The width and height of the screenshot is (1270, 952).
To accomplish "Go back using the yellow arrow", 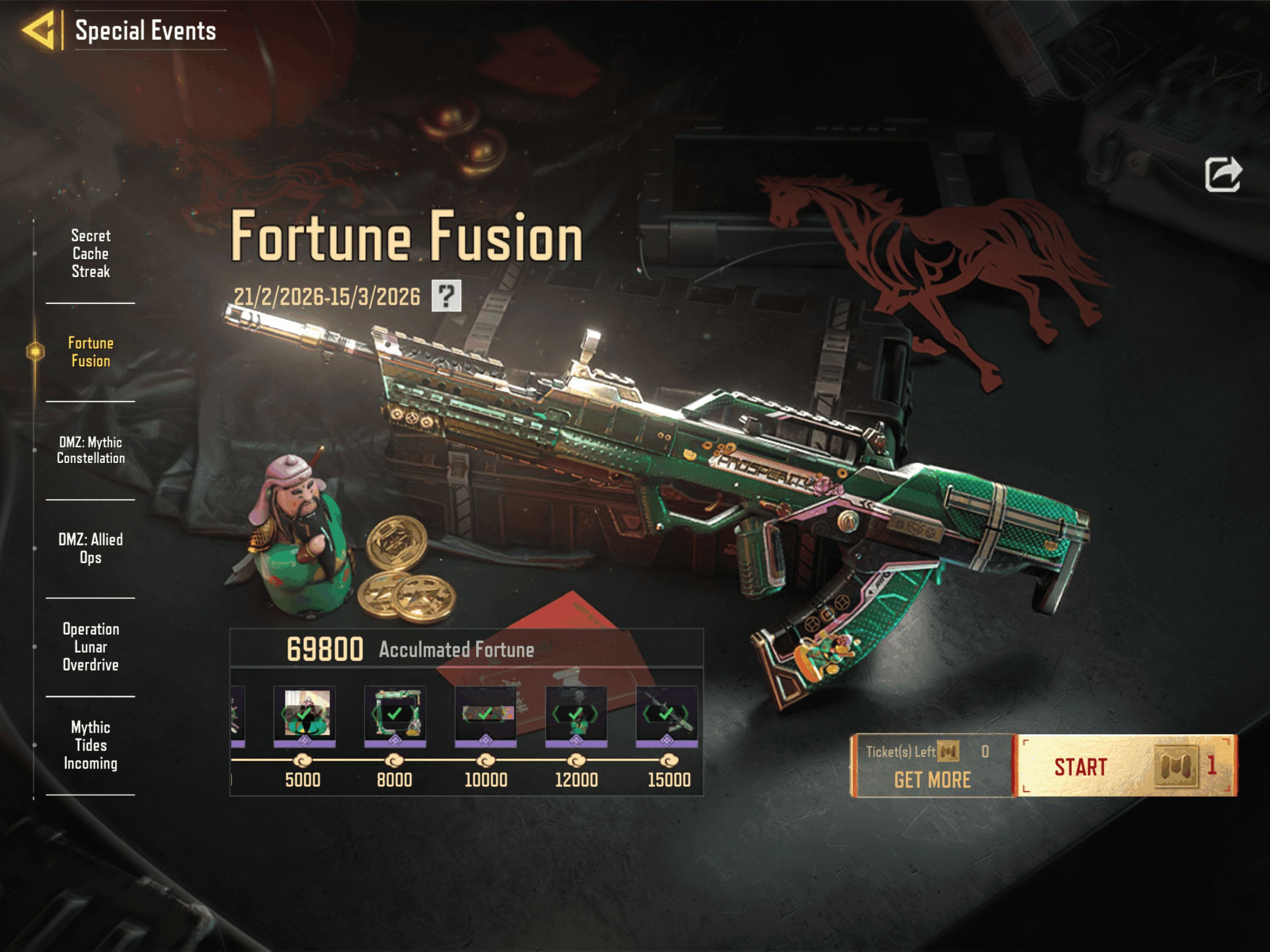I will click(39, 30).
